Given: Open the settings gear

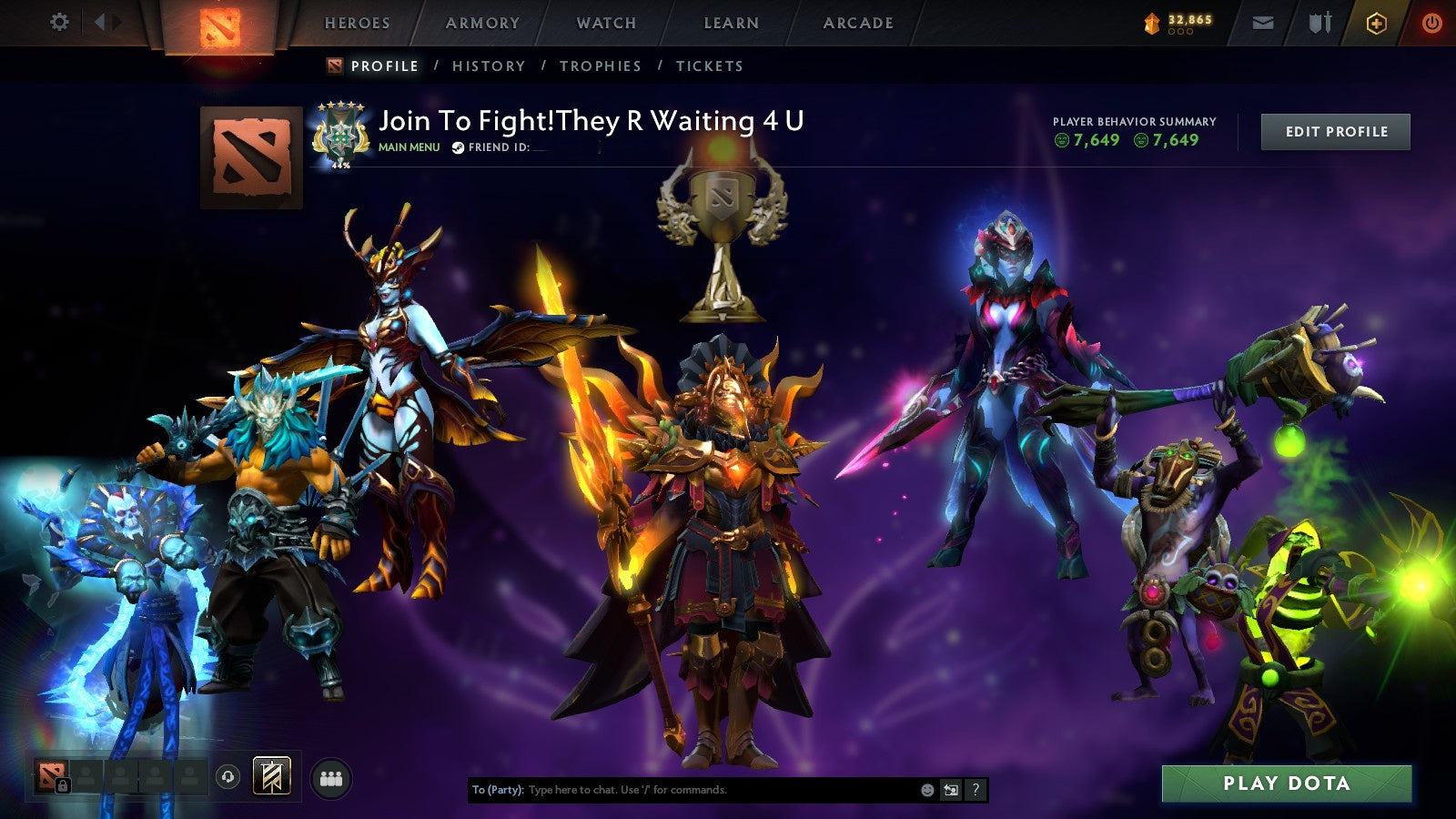Looking at the screenshot, I should pyautogui.click(x=59, y=23).
